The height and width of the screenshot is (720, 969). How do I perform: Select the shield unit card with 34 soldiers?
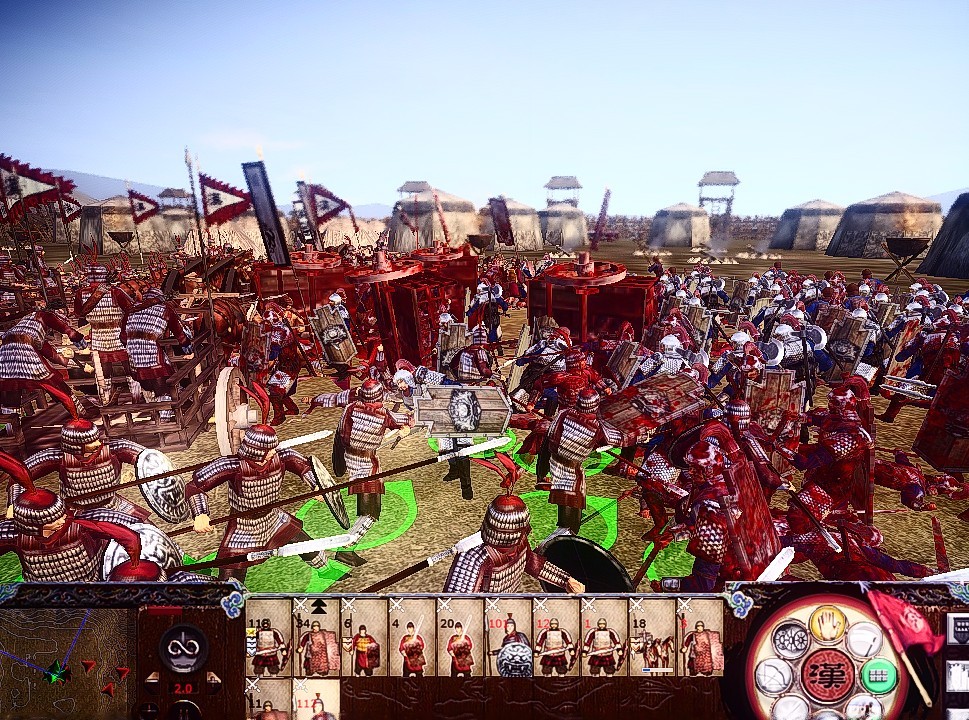tap(316, 638)
